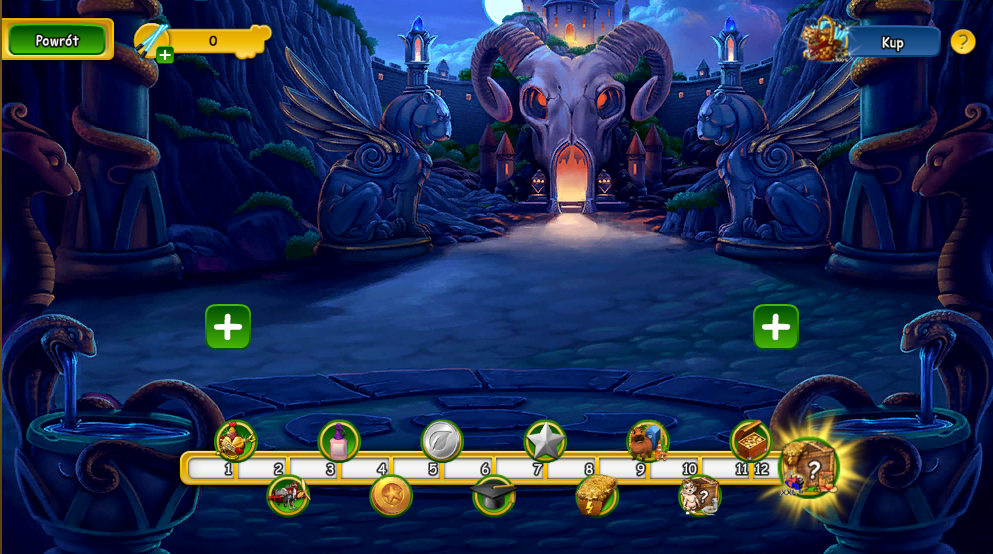Select the rooster reward at milestone 1
Image resolution: width=993 pixels, height=554 pixels.
(236, 440)
